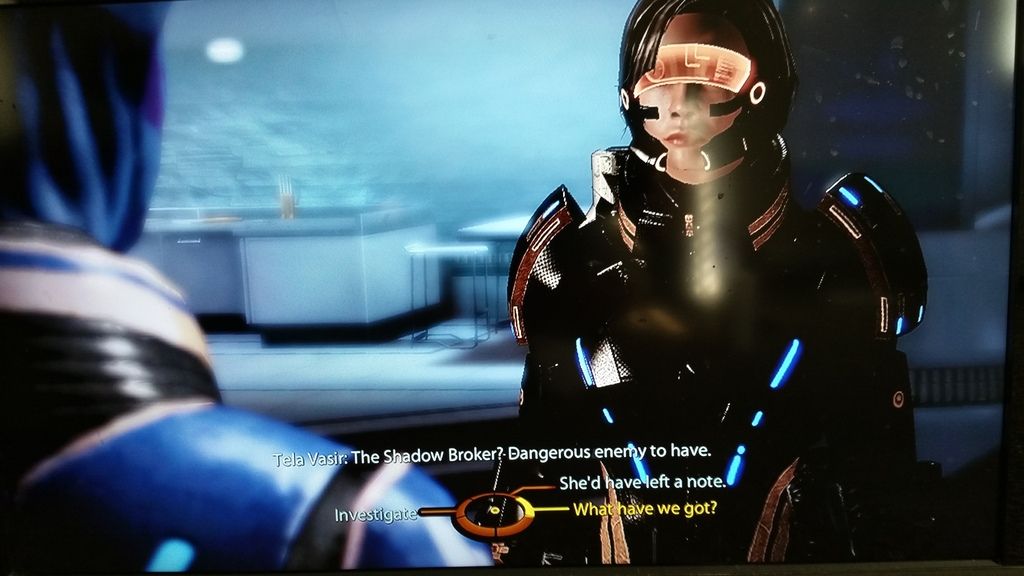Select "She'd have left a note." reply
Viewport: 1024px width, 576px height.
[x=641, y=483]
